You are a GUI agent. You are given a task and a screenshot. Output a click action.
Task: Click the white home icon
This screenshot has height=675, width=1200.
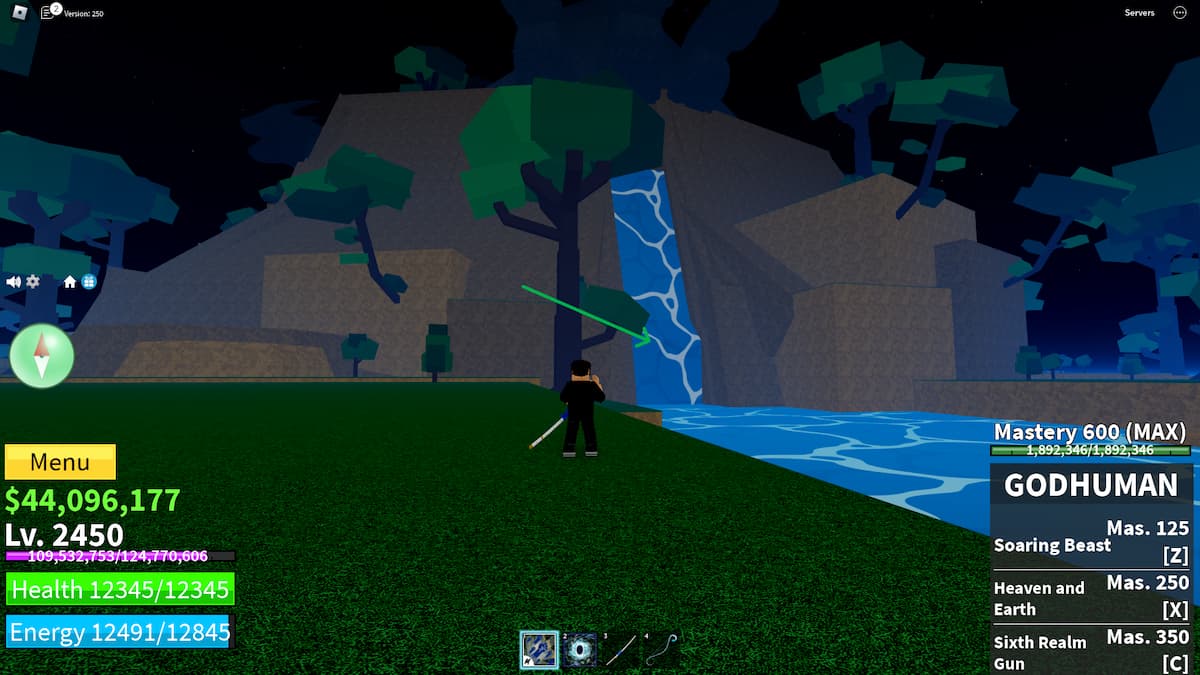(x=70, y=282)
